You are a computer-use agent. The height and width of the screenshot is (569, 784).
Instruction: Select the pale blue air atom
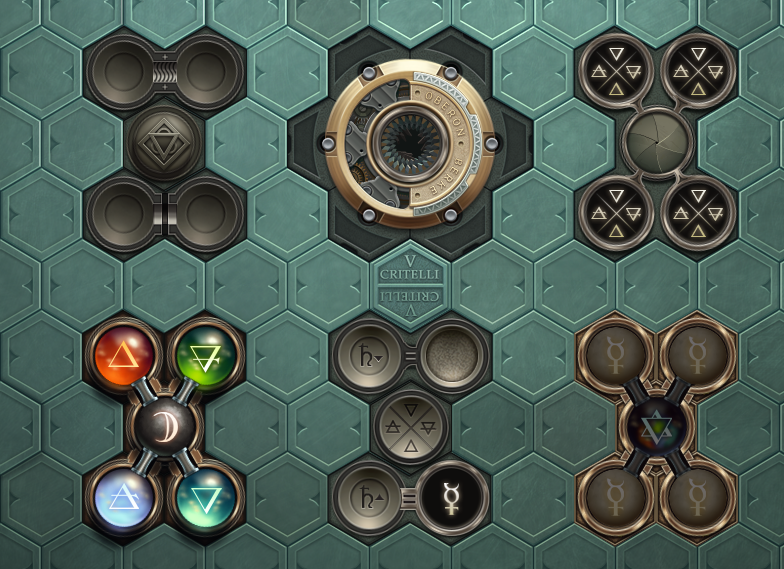[125, 496]
